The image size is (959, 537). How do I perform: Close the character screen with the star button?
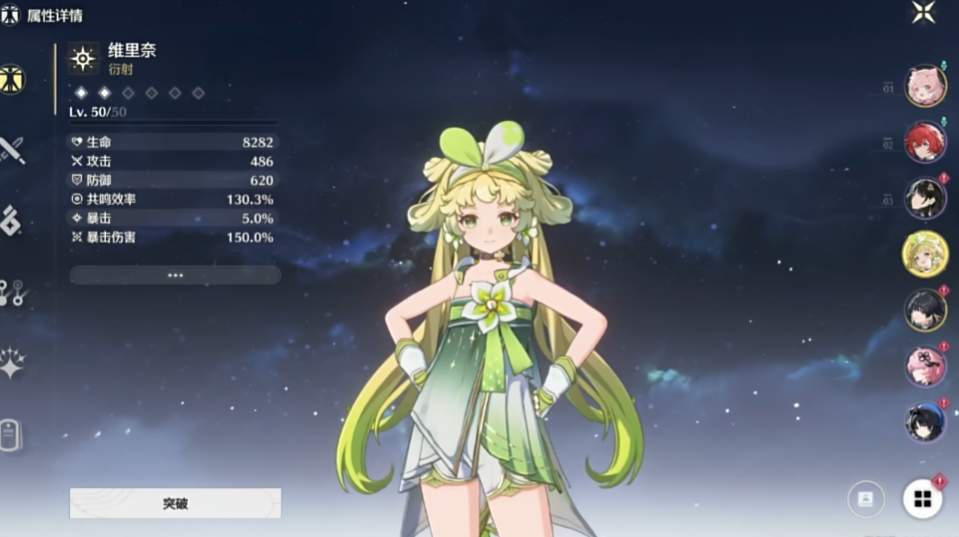coord(923,13)
